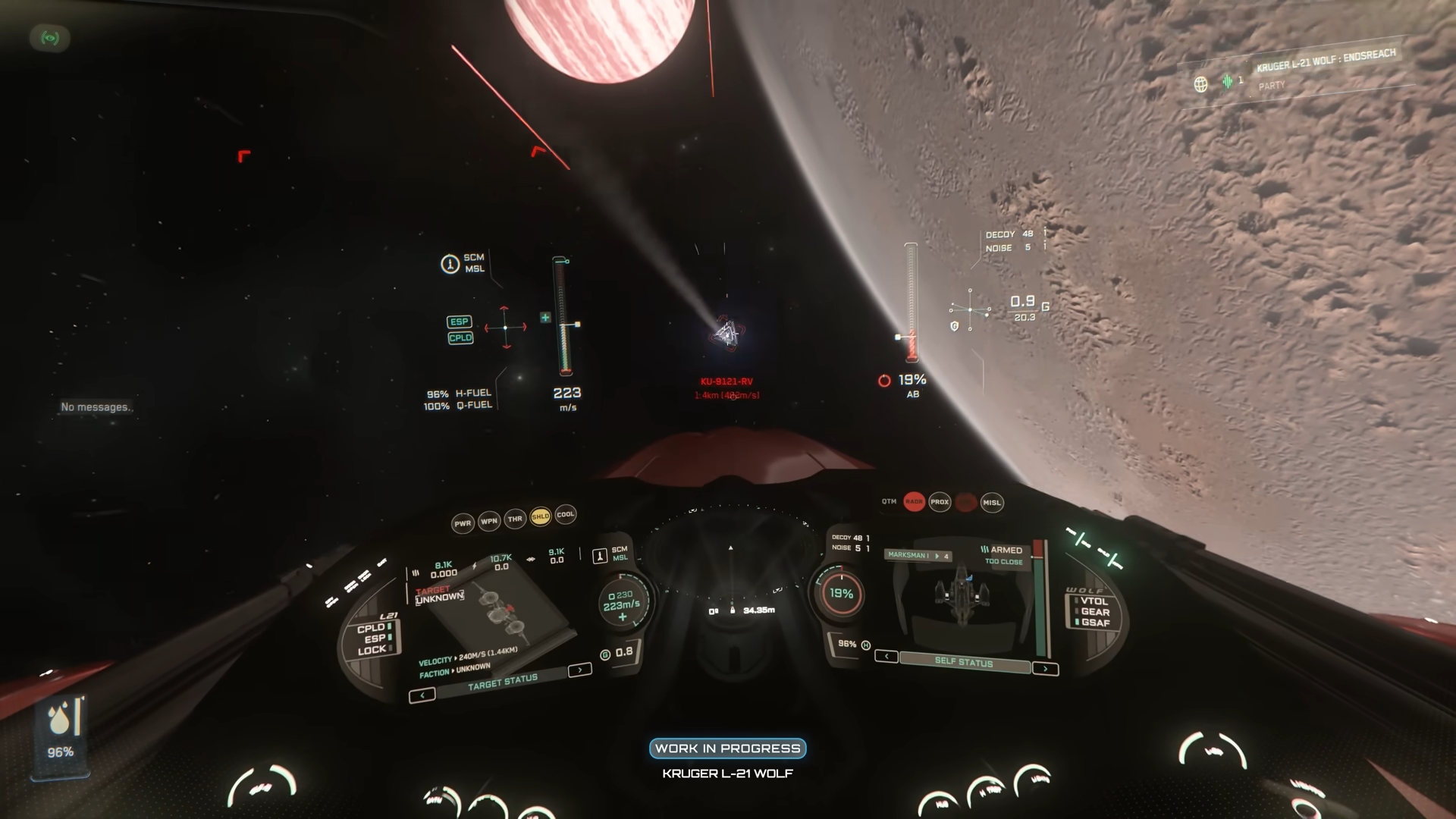Select the SHLD power management icon
Viewport: 1456px width, 819px height.
[x=541, y=516]
